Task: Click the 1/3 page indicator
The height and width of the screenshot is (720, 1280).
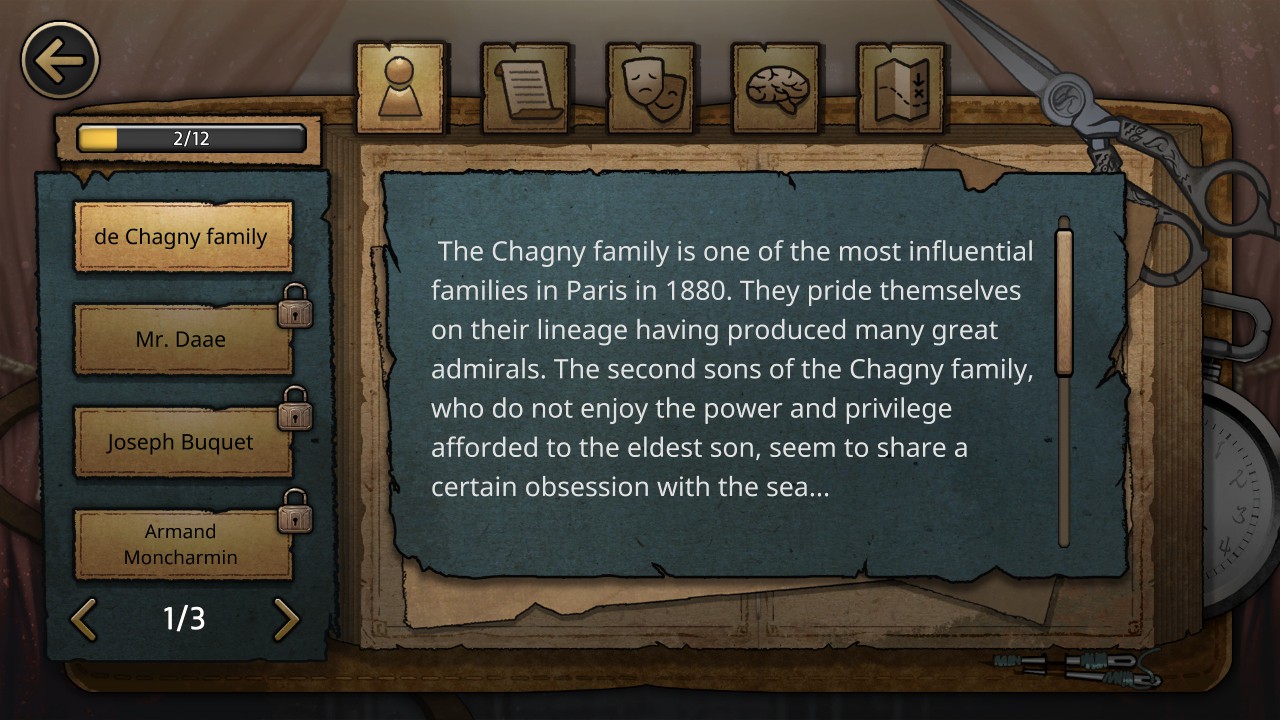Action: [185, 620]
